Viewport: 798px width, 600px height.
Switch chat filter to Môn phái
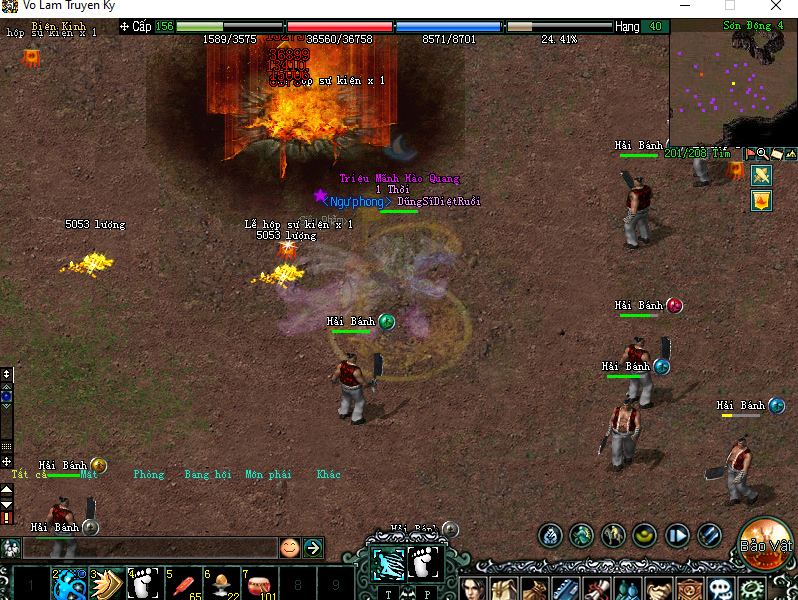[x=268, y=474]
